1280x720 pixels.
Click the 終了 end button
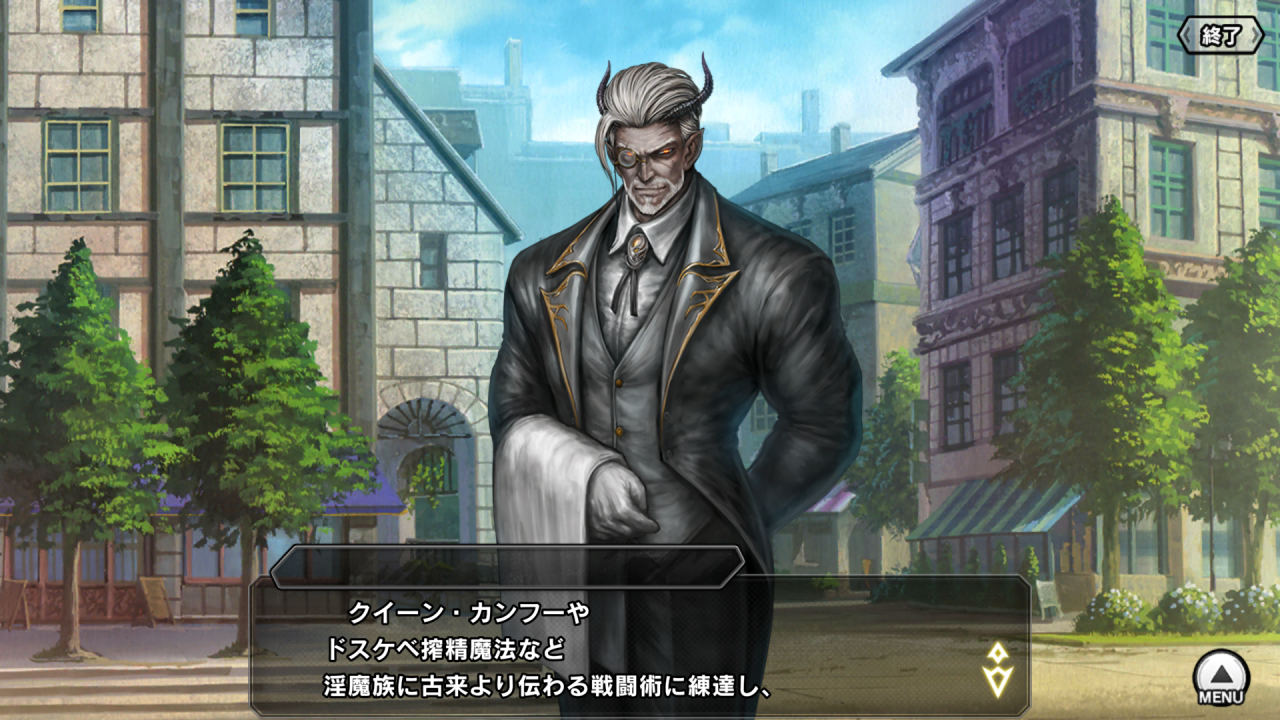coord(1220,36)
